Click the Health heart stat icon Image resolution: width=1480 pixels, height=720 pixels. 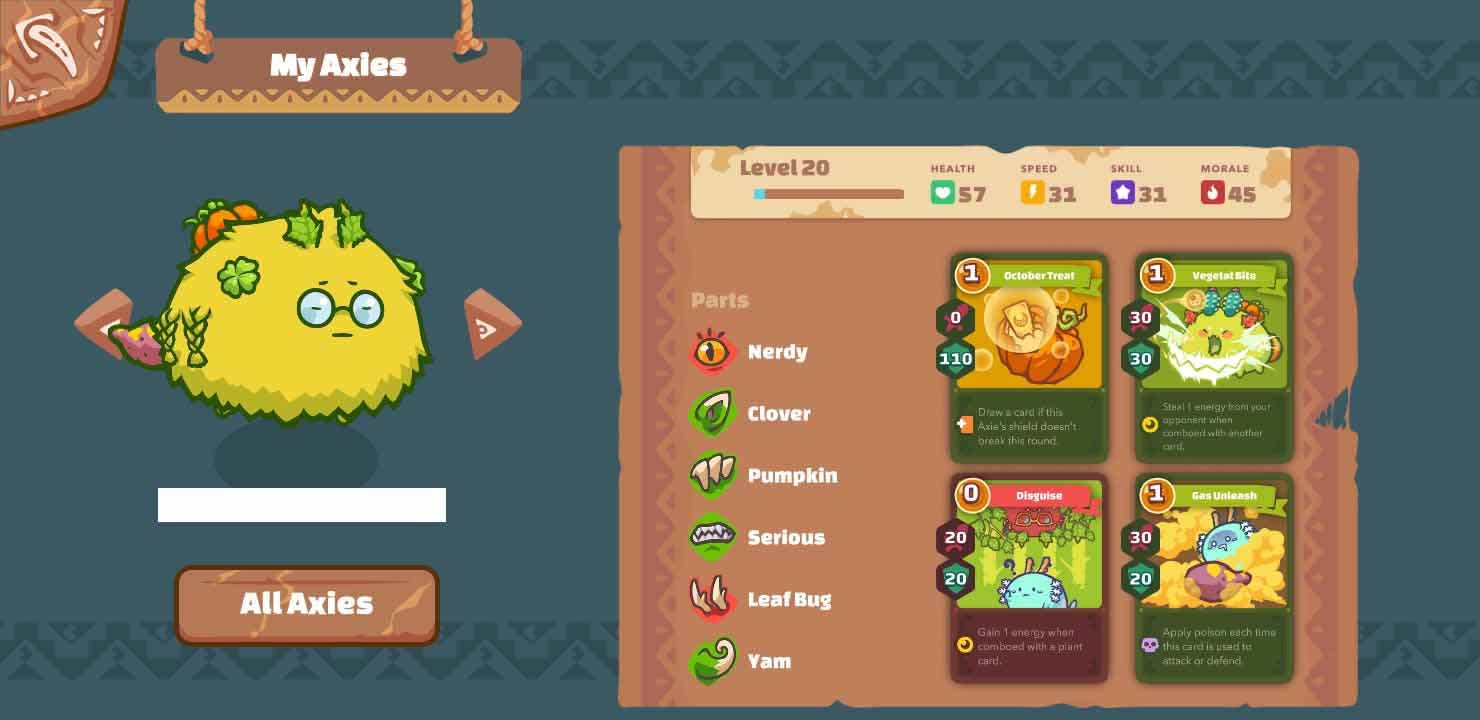pos(941,190)
